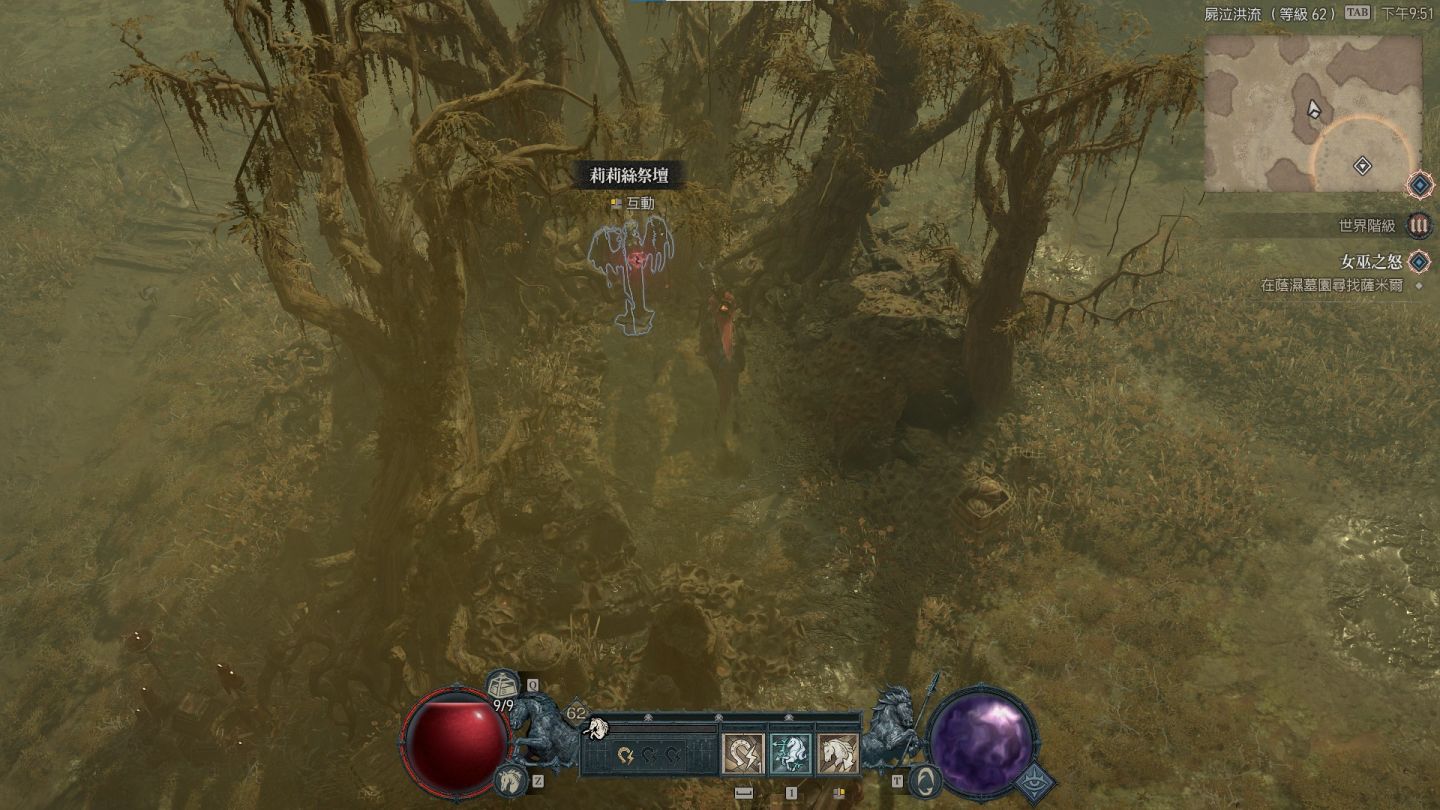Use the cyan horse charge skill
The width and height of the screenshot is (1440, 810).
790,754
